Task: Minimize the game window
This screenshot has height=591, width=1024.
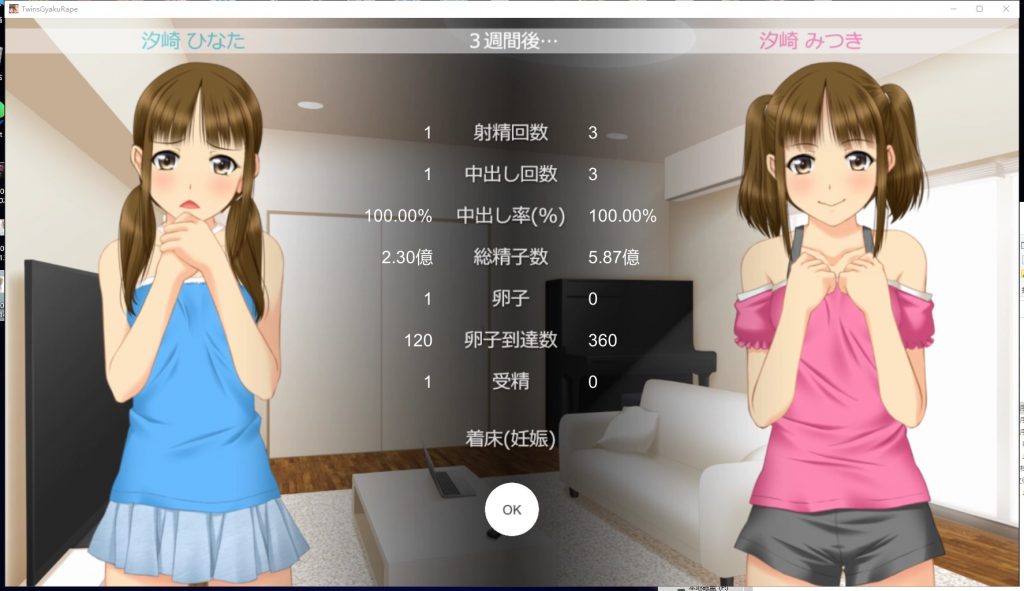Action: pyautogui.click(x=954, y=8)
